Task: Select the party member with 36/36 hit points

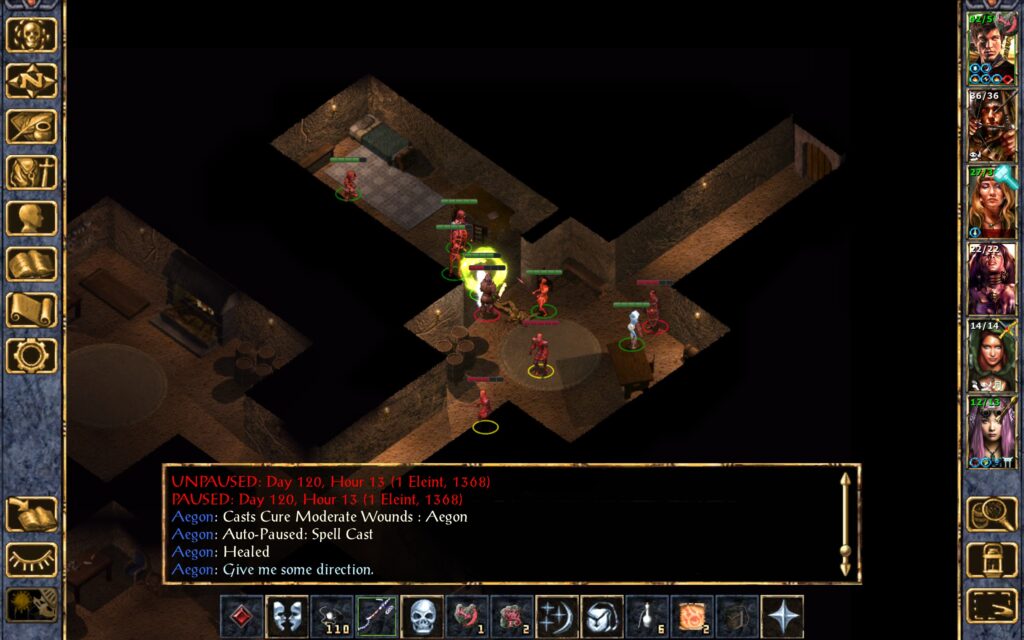Action: (990, 126)
